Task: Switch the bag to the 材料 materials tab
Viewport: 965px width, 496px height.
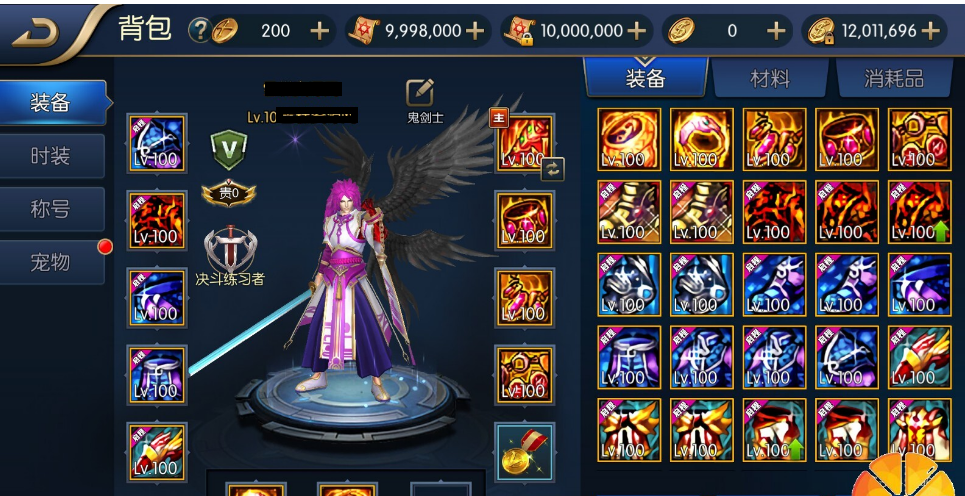Action: pyautogui.click(x=770, y=78)
